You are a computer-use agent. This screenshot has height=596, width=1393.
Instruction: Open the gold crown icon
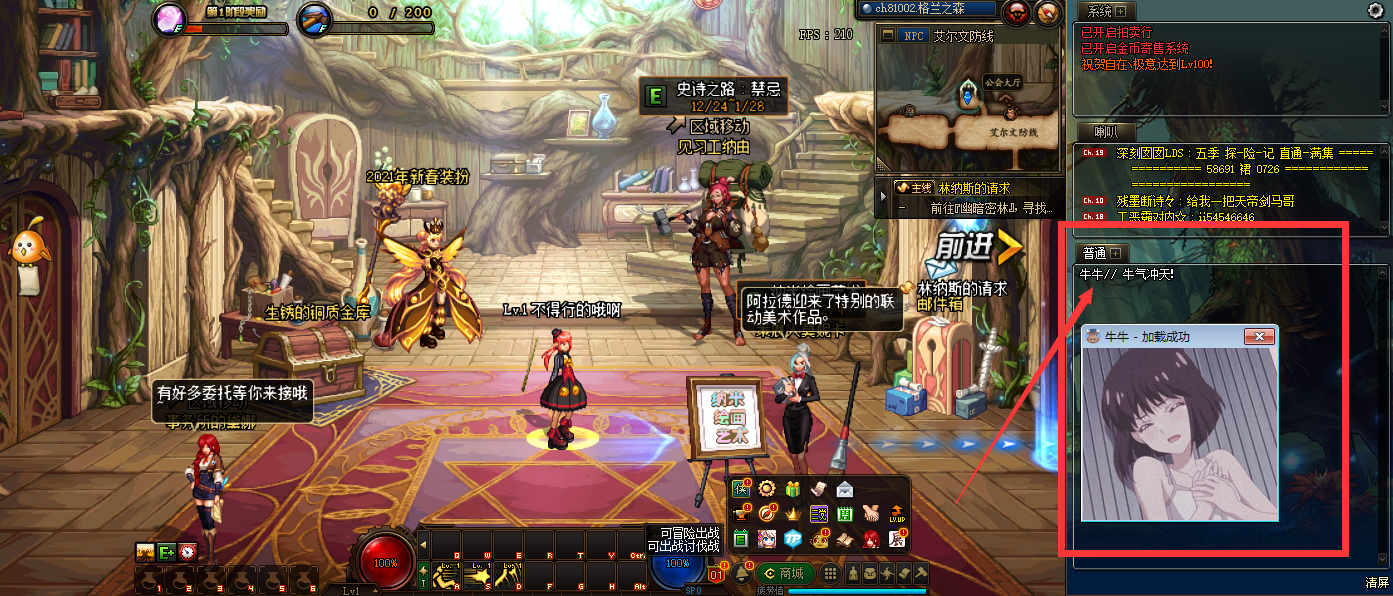click(793, 514)
